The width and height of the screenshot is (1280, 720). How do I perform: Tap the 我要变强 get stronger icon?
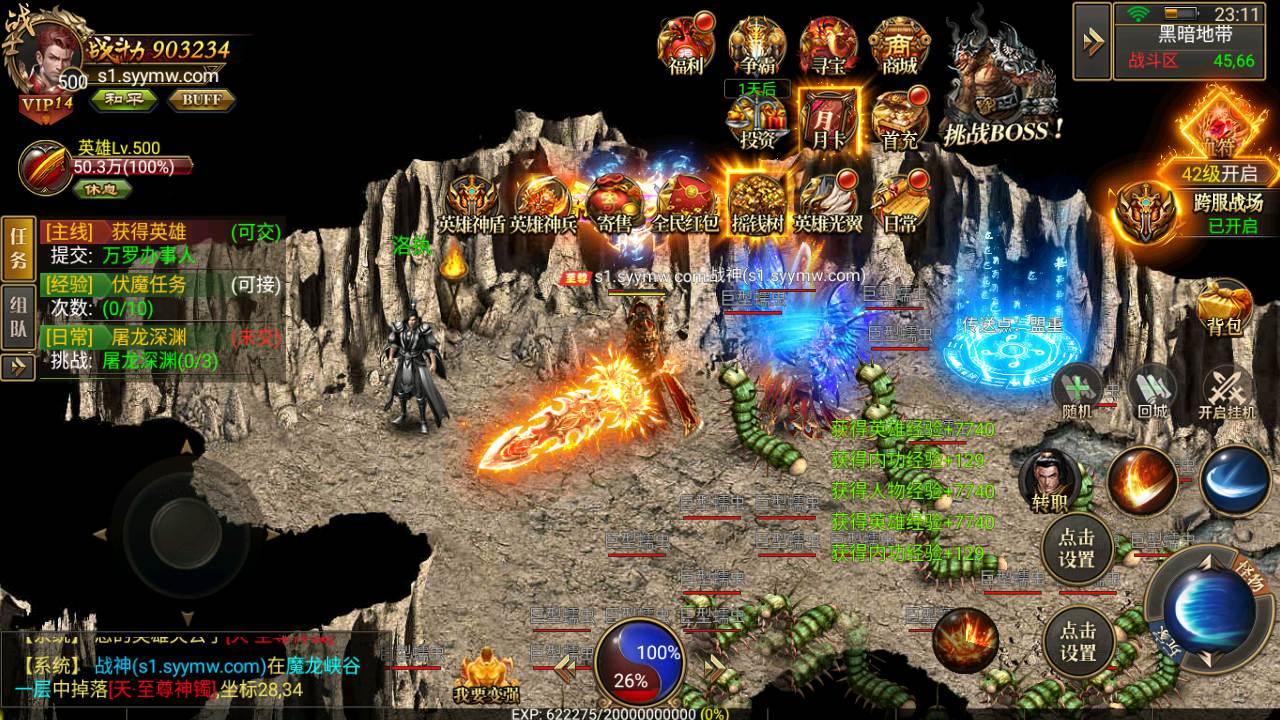coord(486,673)
